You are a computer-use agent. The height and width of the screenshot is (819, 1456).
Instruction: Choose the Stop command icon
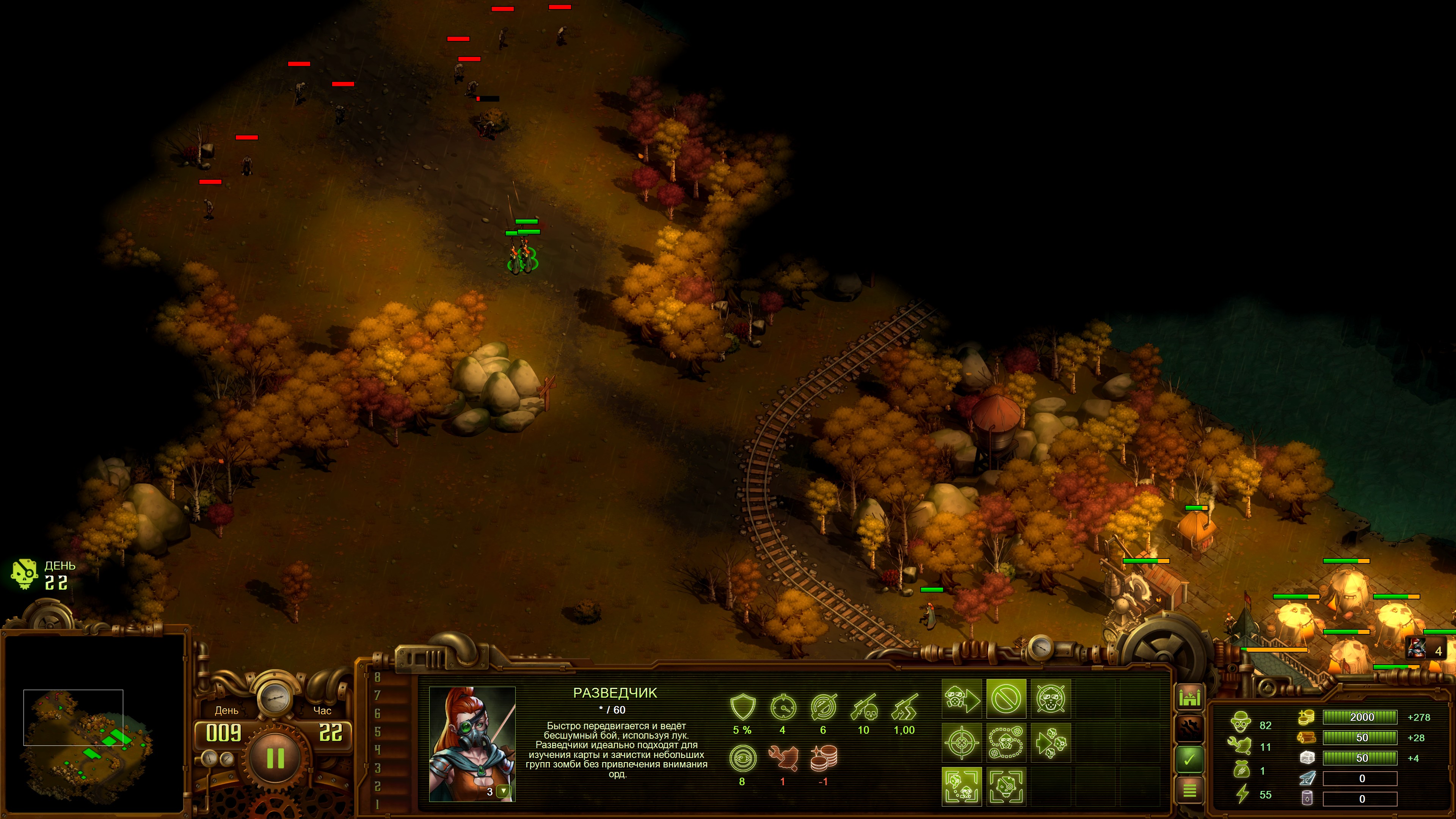tap(1006, 698)
